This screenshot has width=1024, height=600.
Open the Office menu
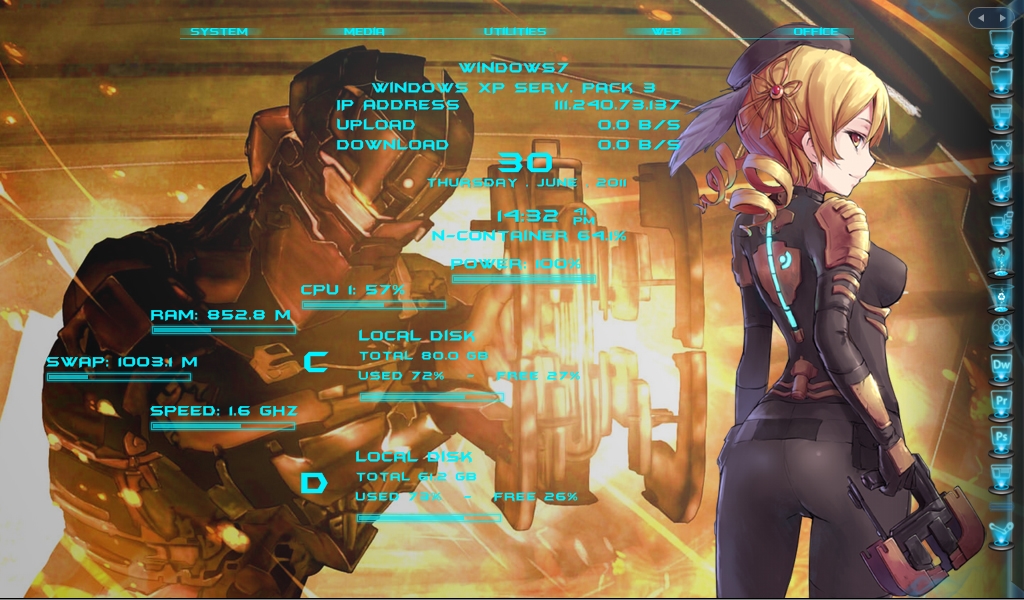815,32
